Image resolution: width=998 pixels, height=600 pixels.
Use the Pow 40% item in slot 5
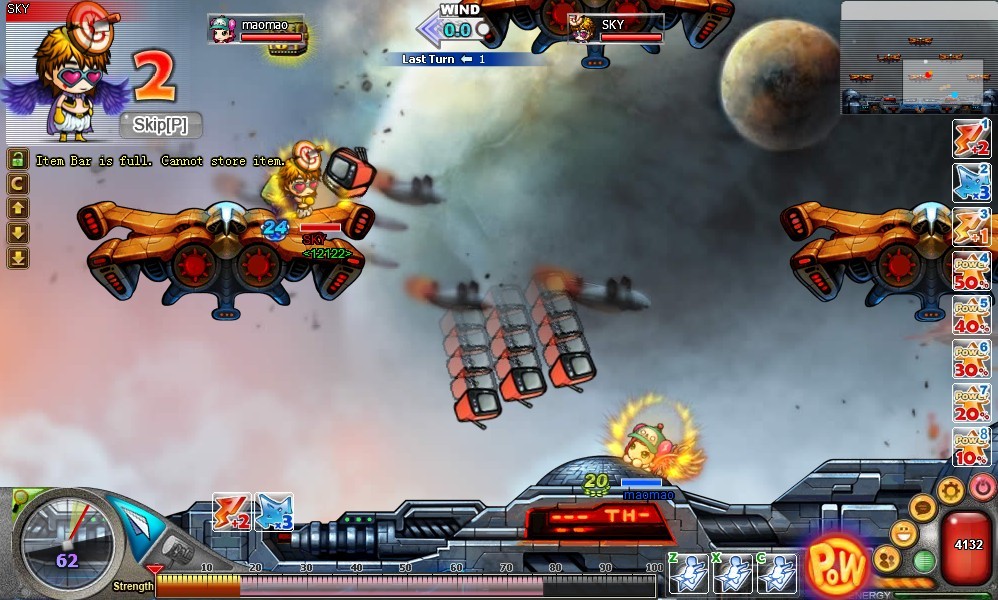click(x=971, y=314)
